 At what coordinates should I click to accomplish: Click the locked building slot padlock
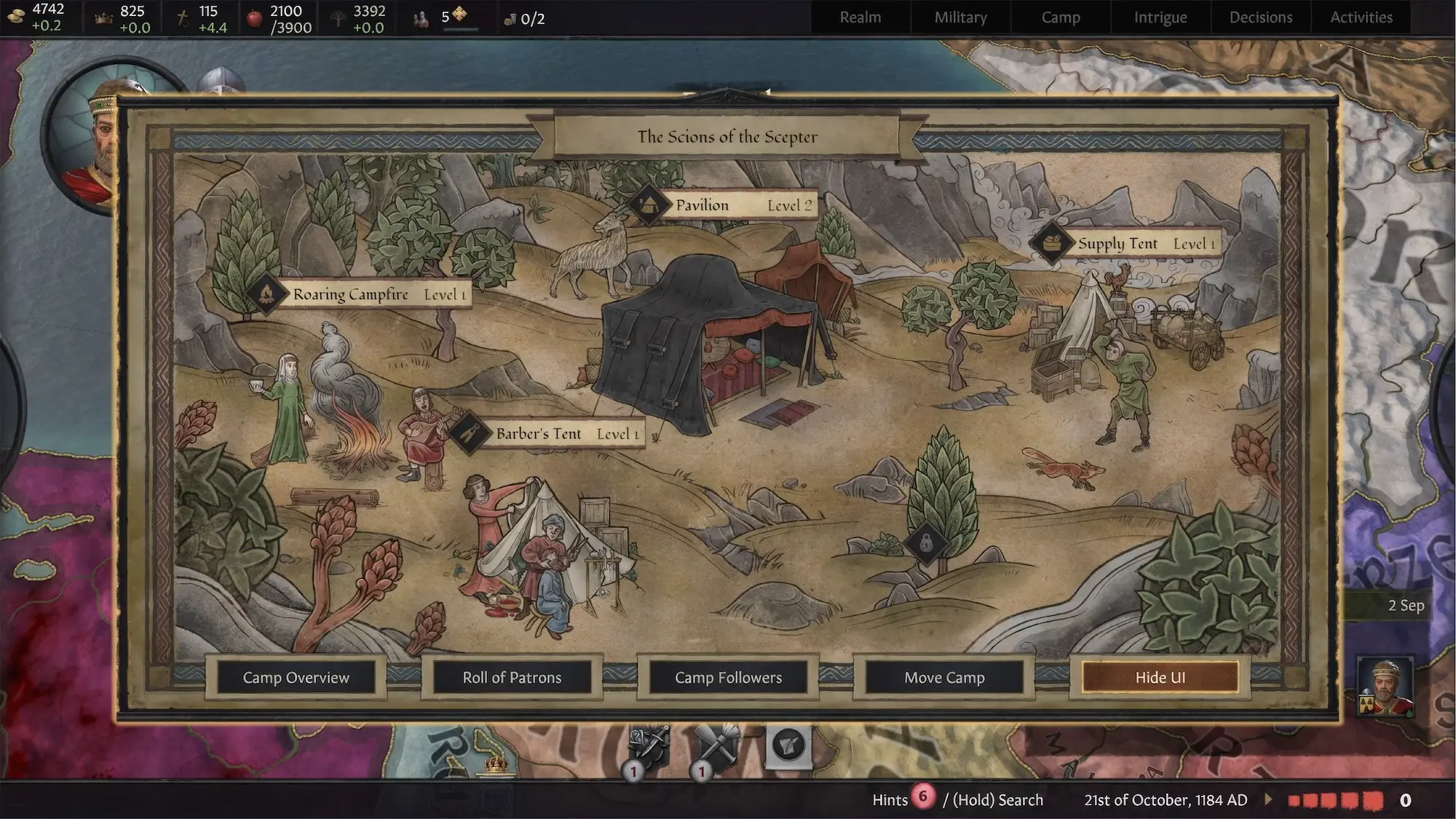click(925, 543)
